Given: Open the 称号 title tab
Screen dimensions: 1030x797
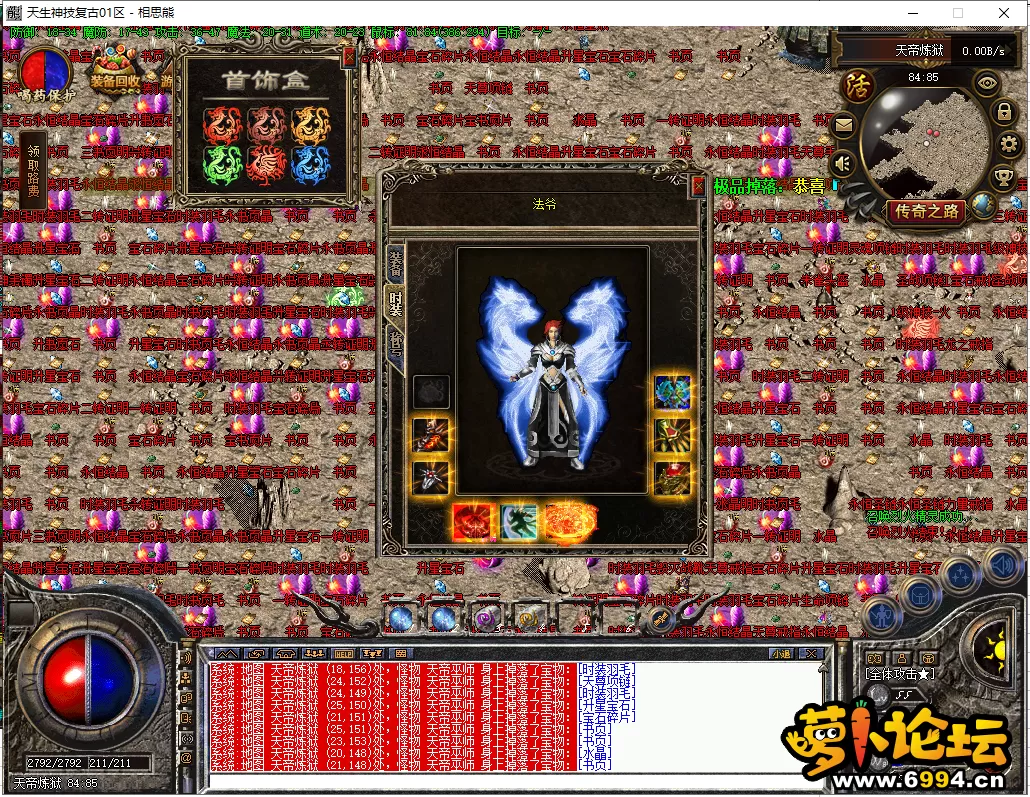Looking at the screenshot, I should point(395,350).
